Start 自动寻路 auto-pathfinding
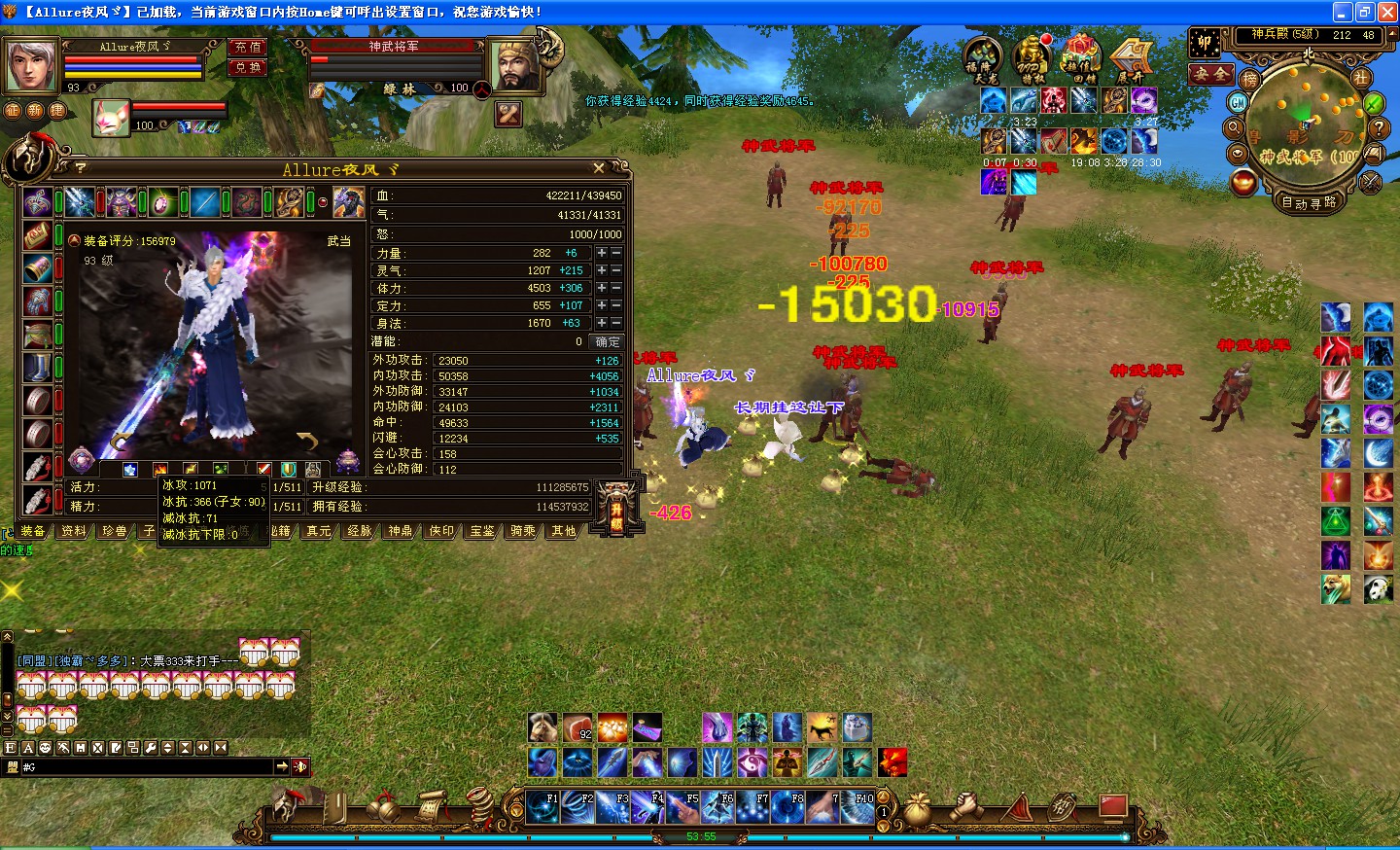This screenshot has height=850, width=1400. coord(1309,202)
